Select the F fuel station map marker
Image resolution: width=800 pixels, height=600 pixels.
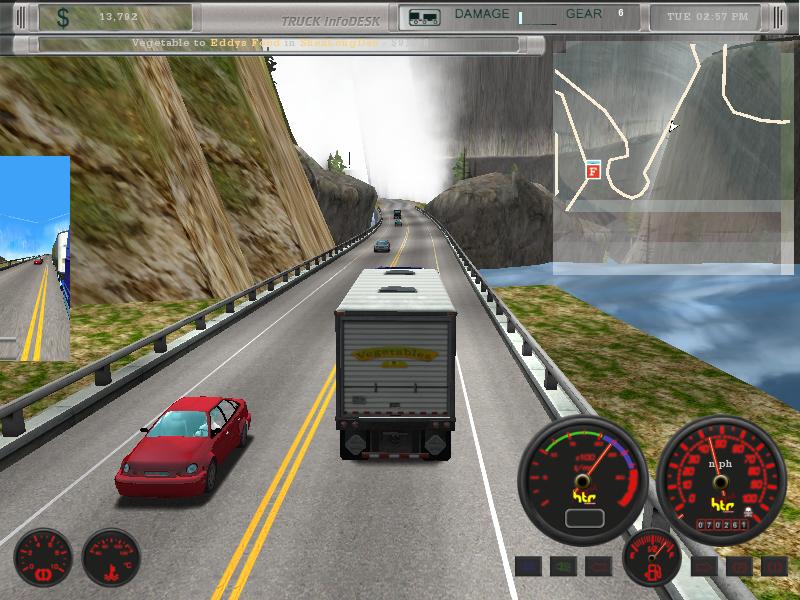pyautogui.click(x=593, y=171)
